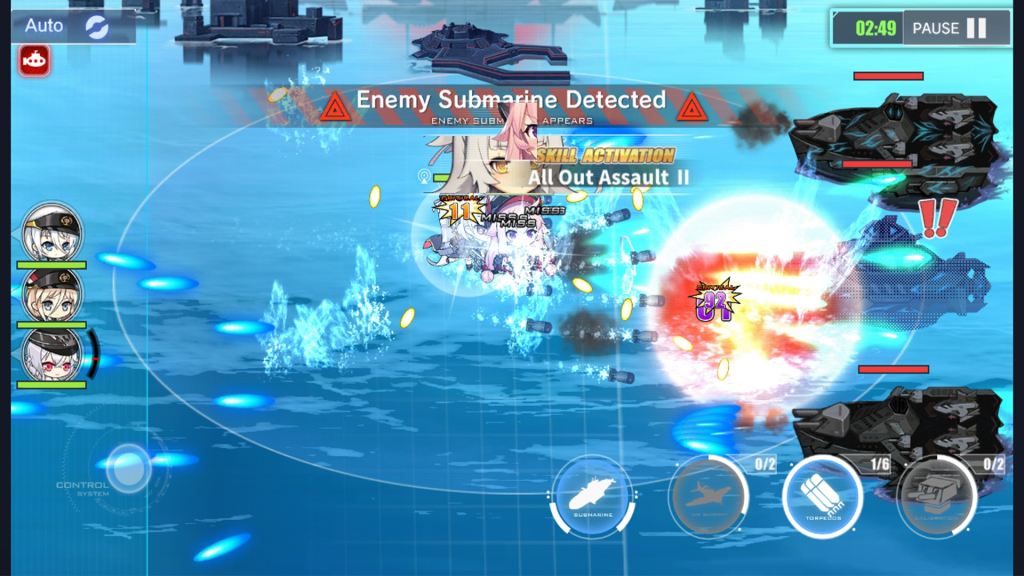Select the blonde ship girl portrait
Image resolution: width=1024 pixels, height=576 pixels.
click(52, 293)
